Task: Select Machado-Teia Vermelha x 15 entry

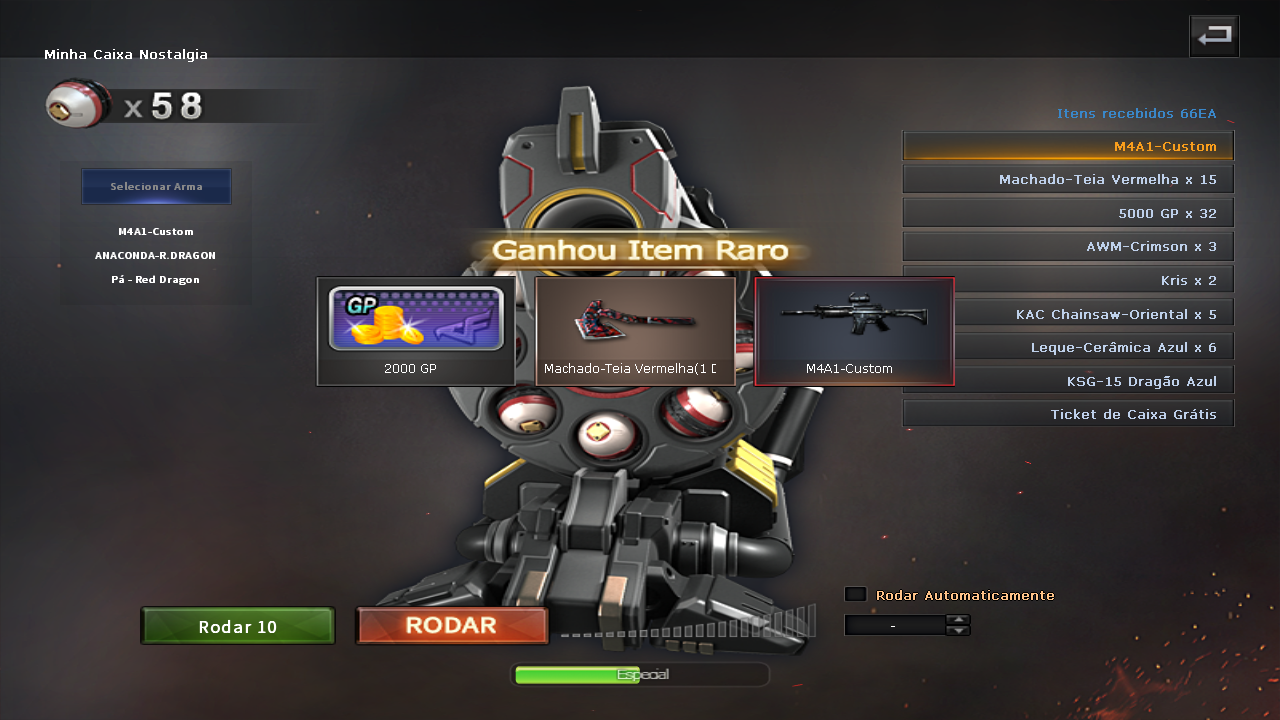Action: pyautogui.click(x=1067, y=178)
